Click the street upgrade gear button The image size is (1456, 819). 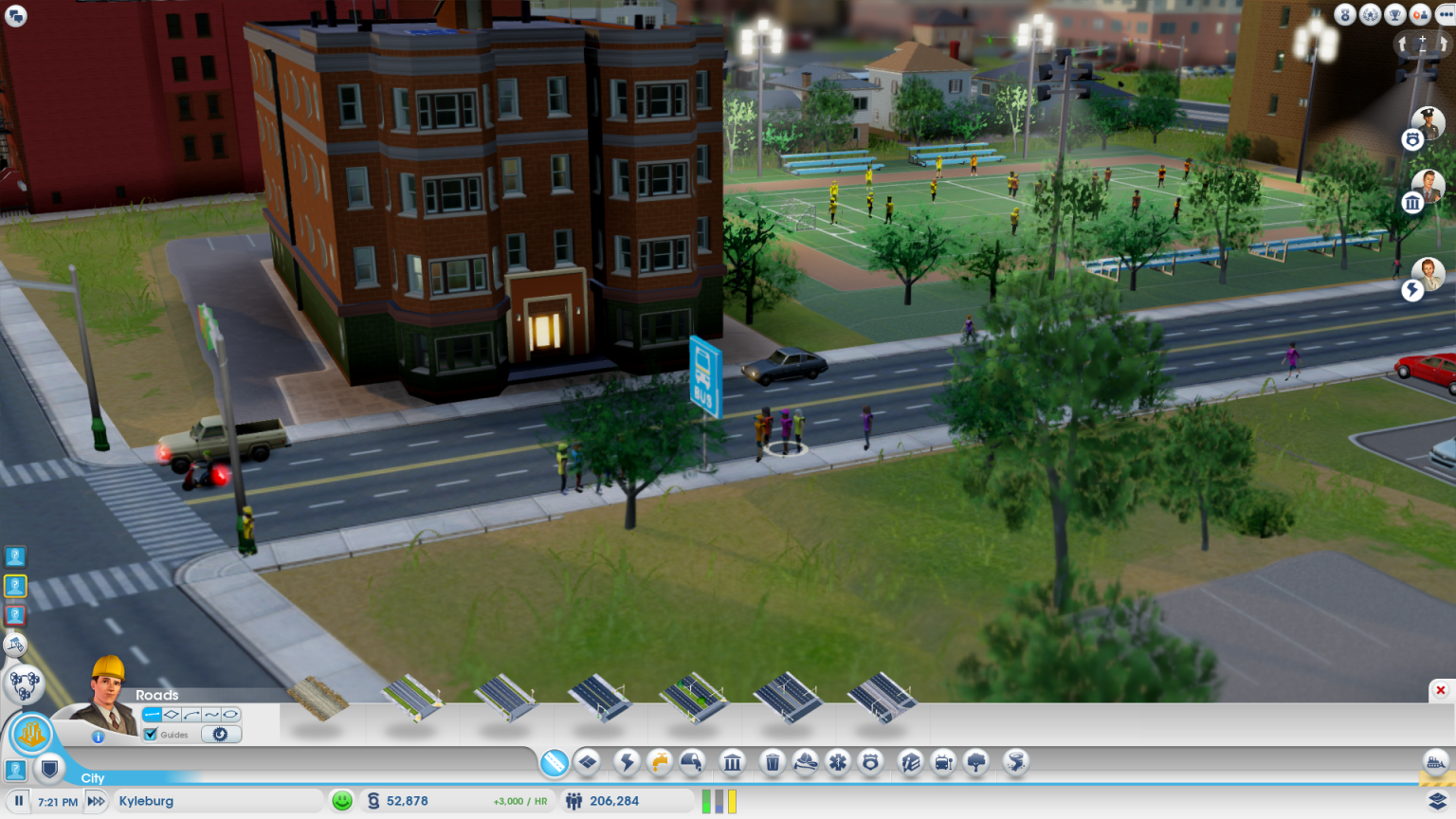(221, 735)
